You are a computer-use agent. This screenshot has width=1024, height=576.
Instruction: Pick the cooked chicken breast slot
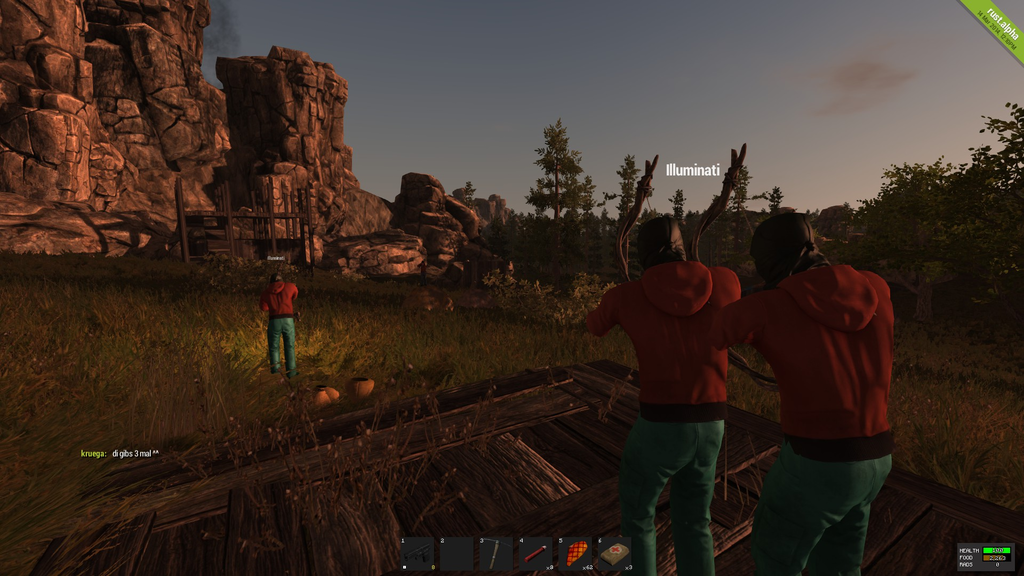pyautogui.click(x=575, y=554)
